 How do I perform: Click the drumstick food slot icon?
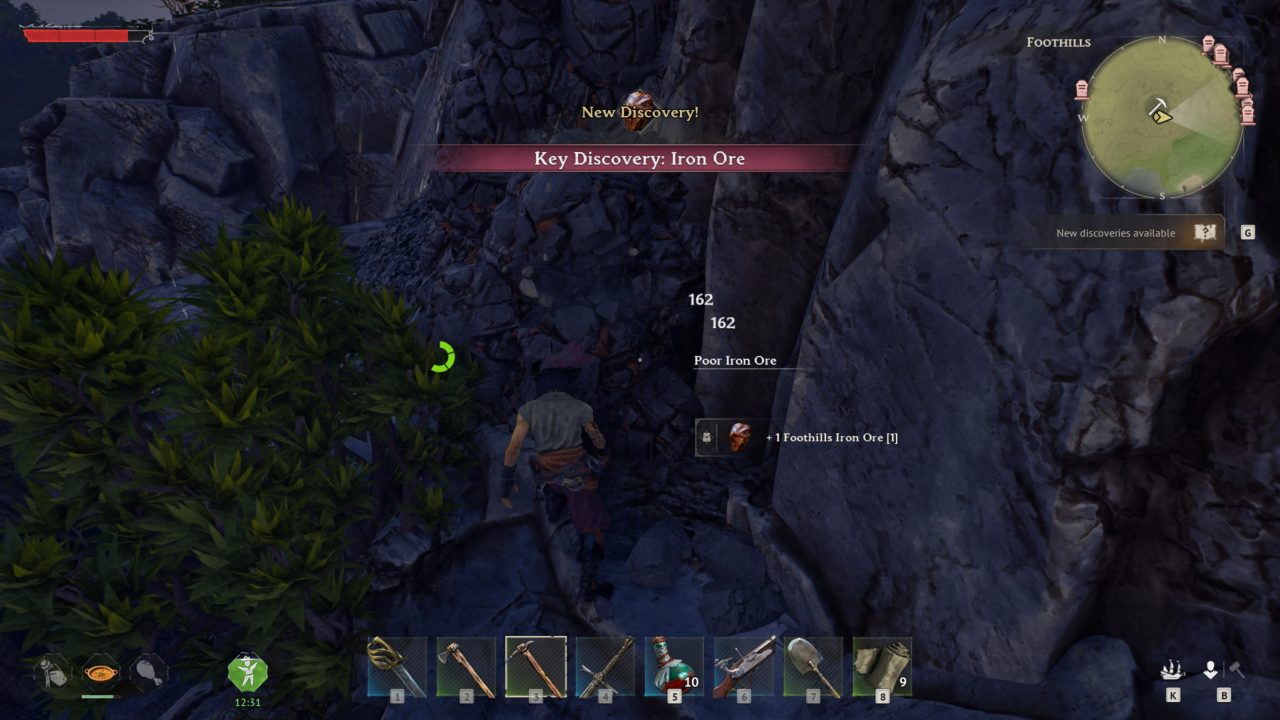coord(146,670)
